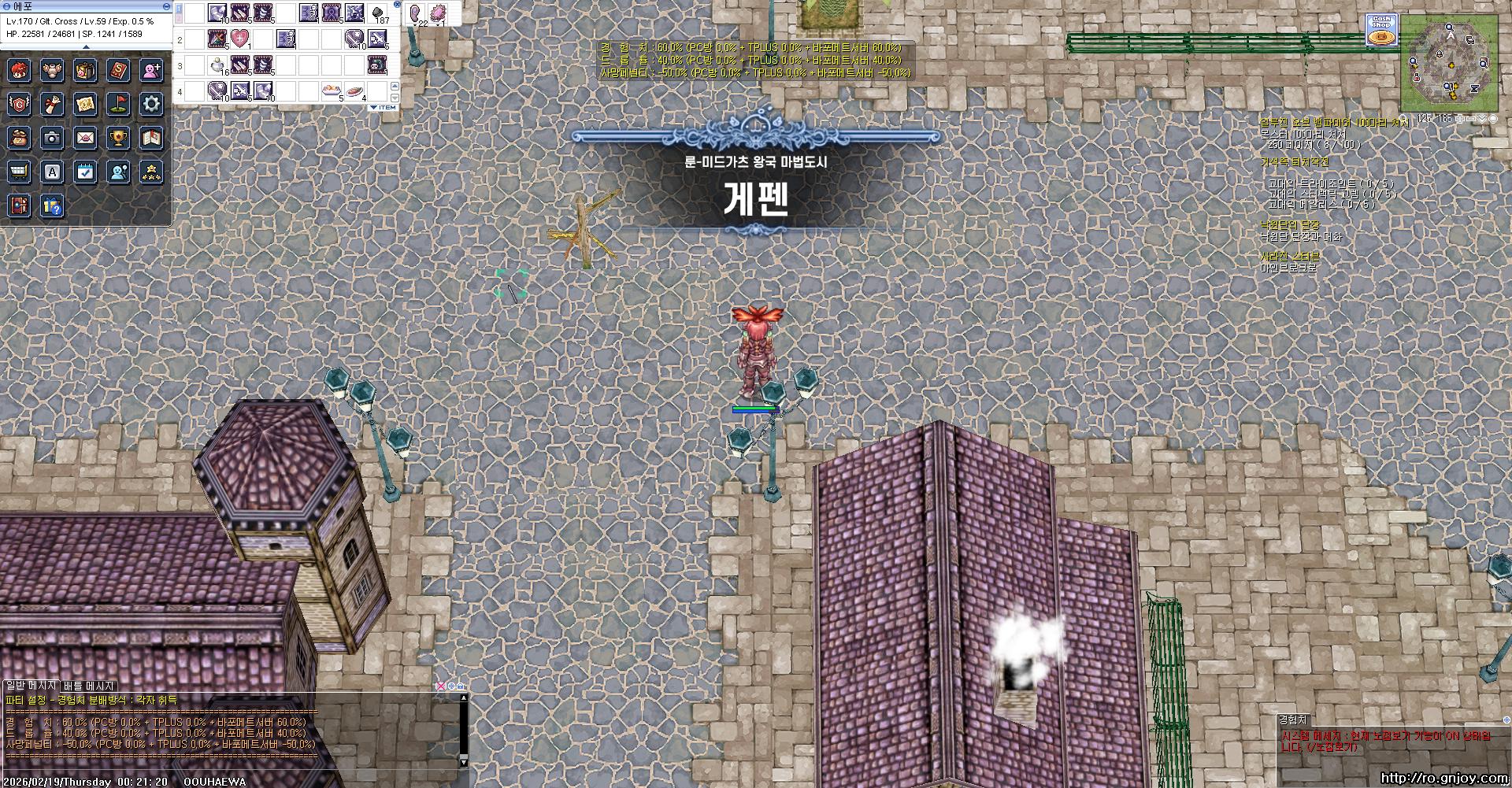Open the guild window shield icon
This screenshot has height=788, width=1512.
tap(20, 105)
